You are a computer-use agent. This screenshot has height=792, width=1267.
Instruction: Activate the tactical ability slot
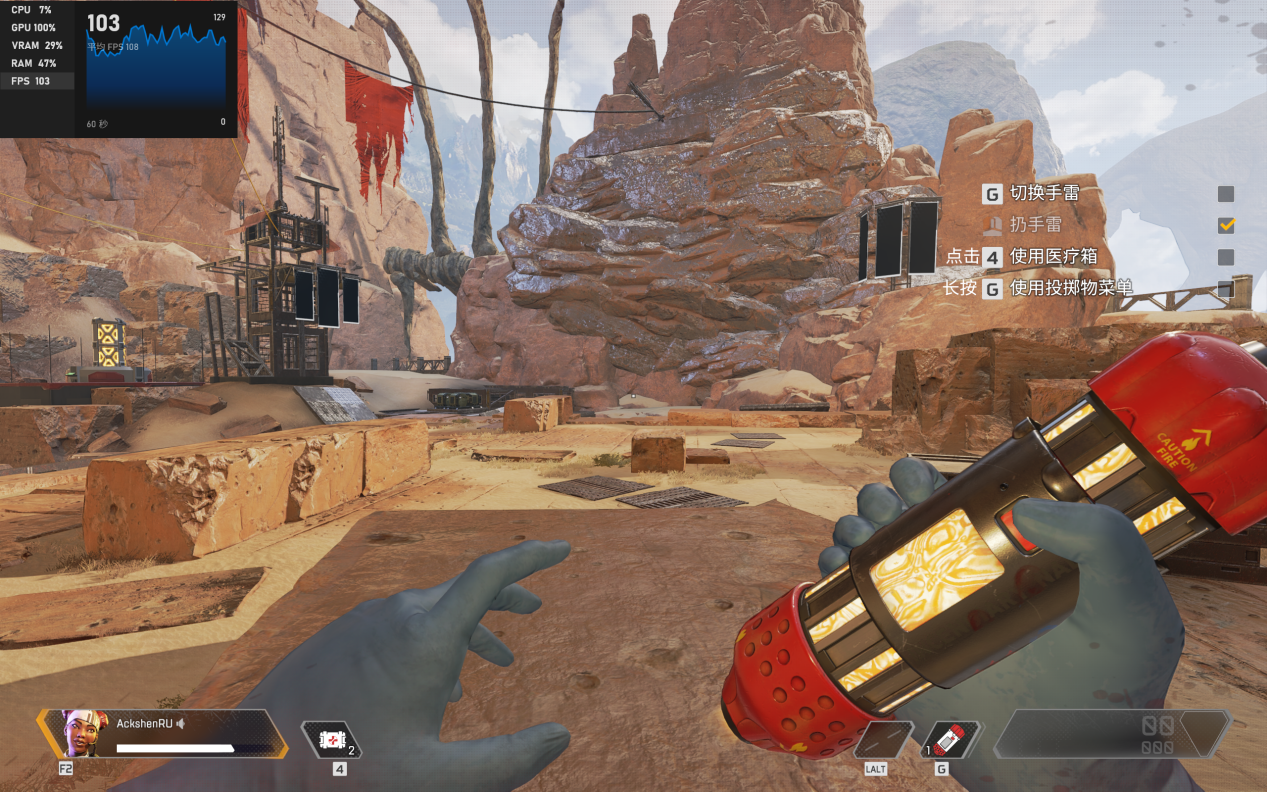(x=883, y=740)
